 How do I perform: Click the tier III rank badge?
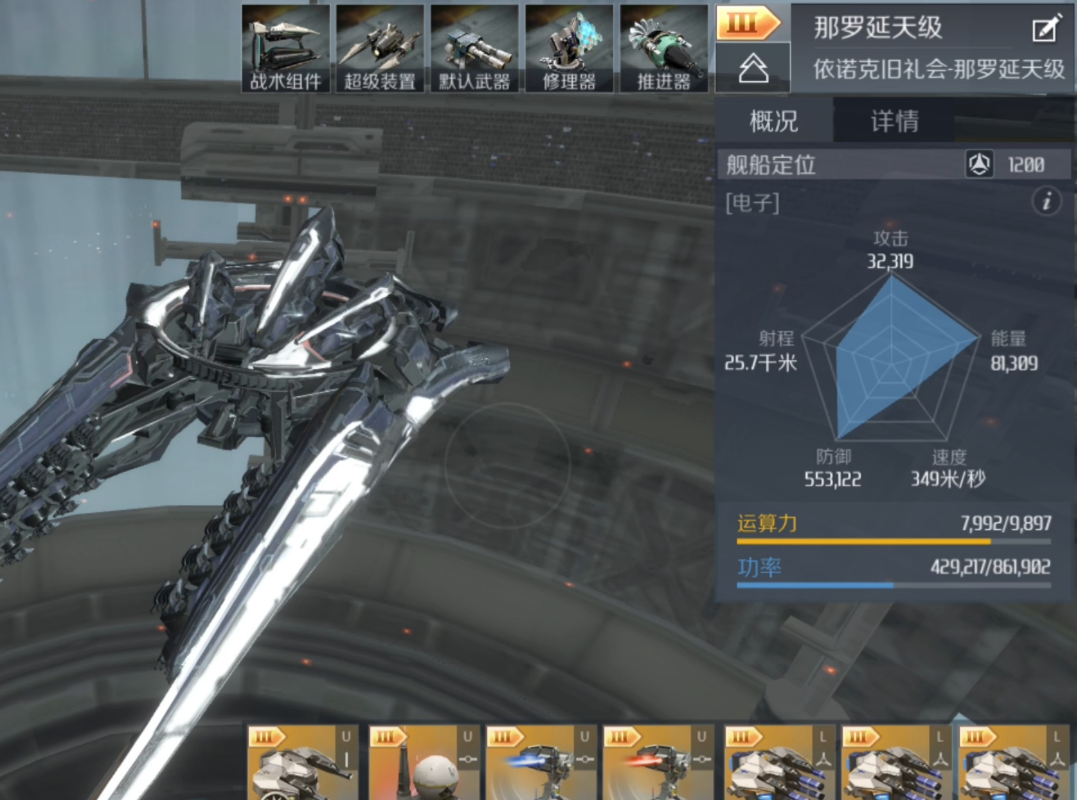coord(748,23)
